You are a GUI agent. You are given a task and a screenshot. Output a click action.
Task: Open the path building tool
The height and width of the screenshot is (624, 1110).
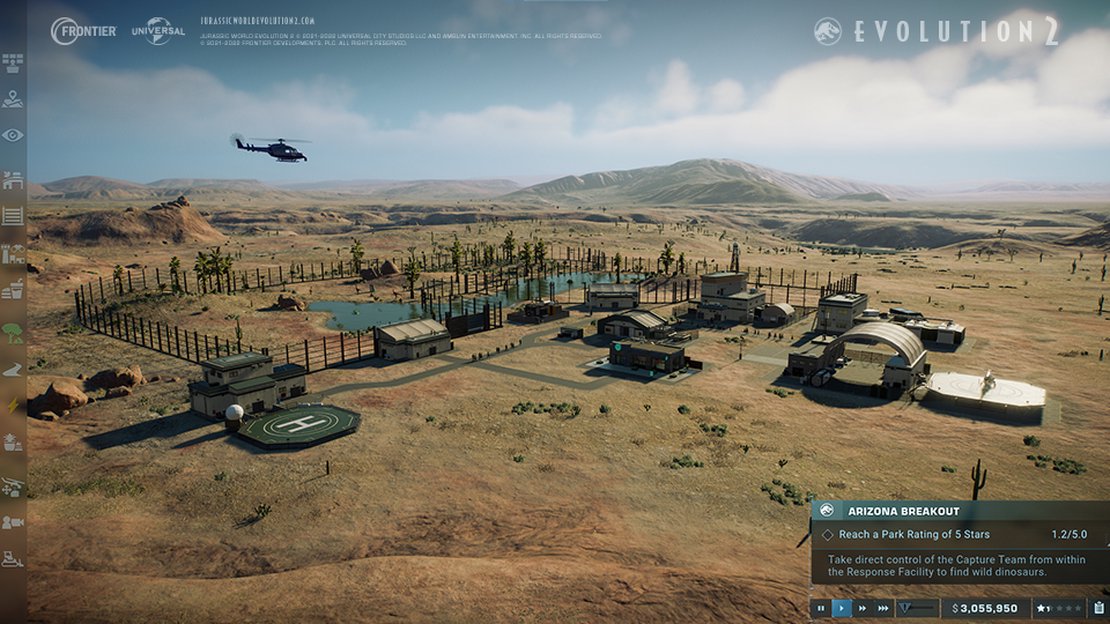(x=13, y=370)
